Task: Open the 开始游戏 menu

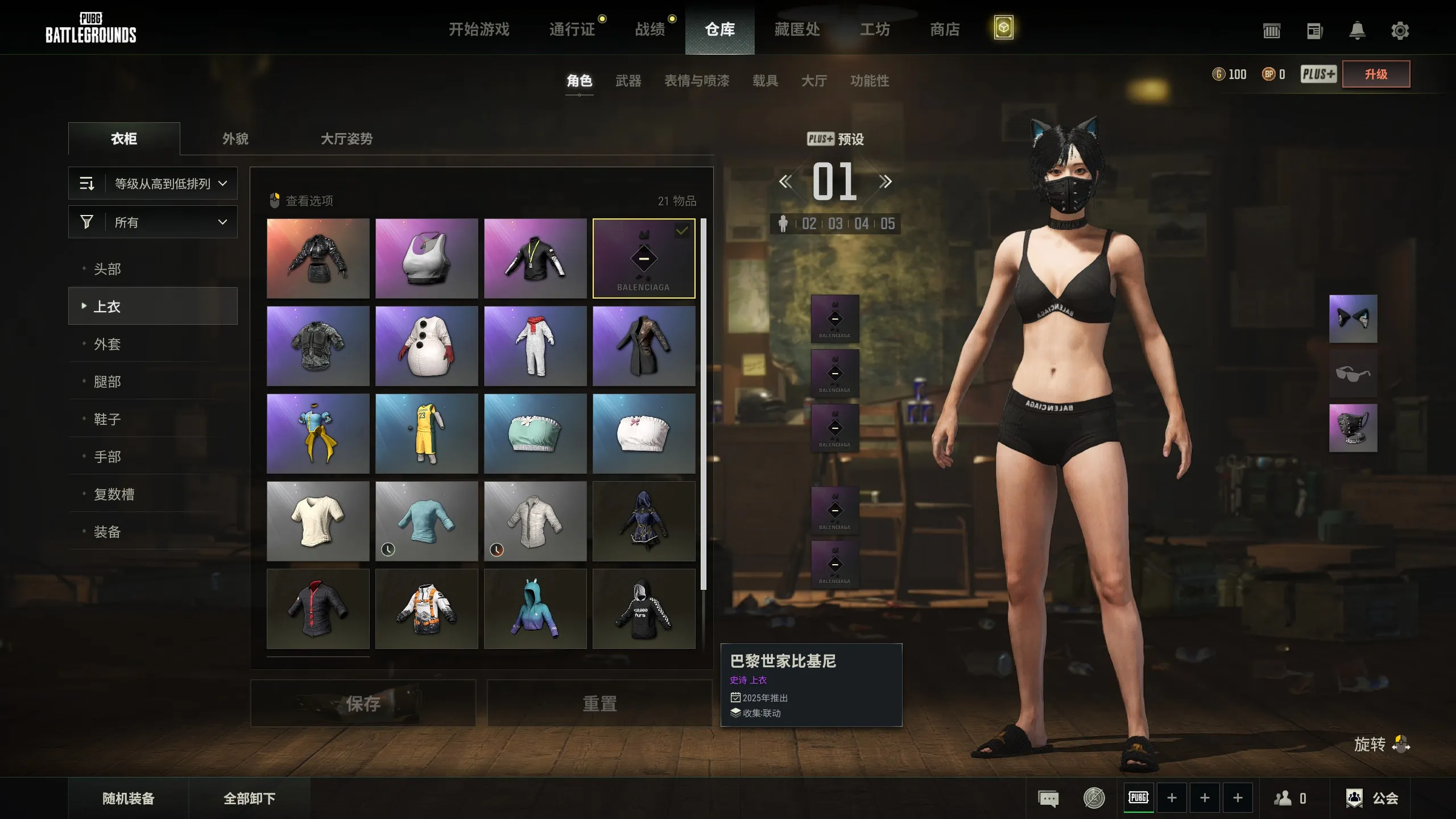Action: [479, 29]
